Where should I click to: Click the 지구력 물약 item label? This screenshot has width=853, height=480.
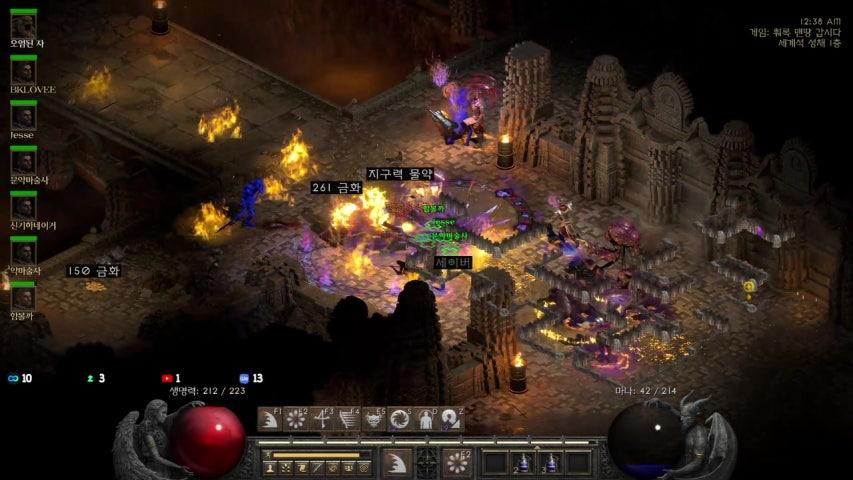(x=400, y=174)
